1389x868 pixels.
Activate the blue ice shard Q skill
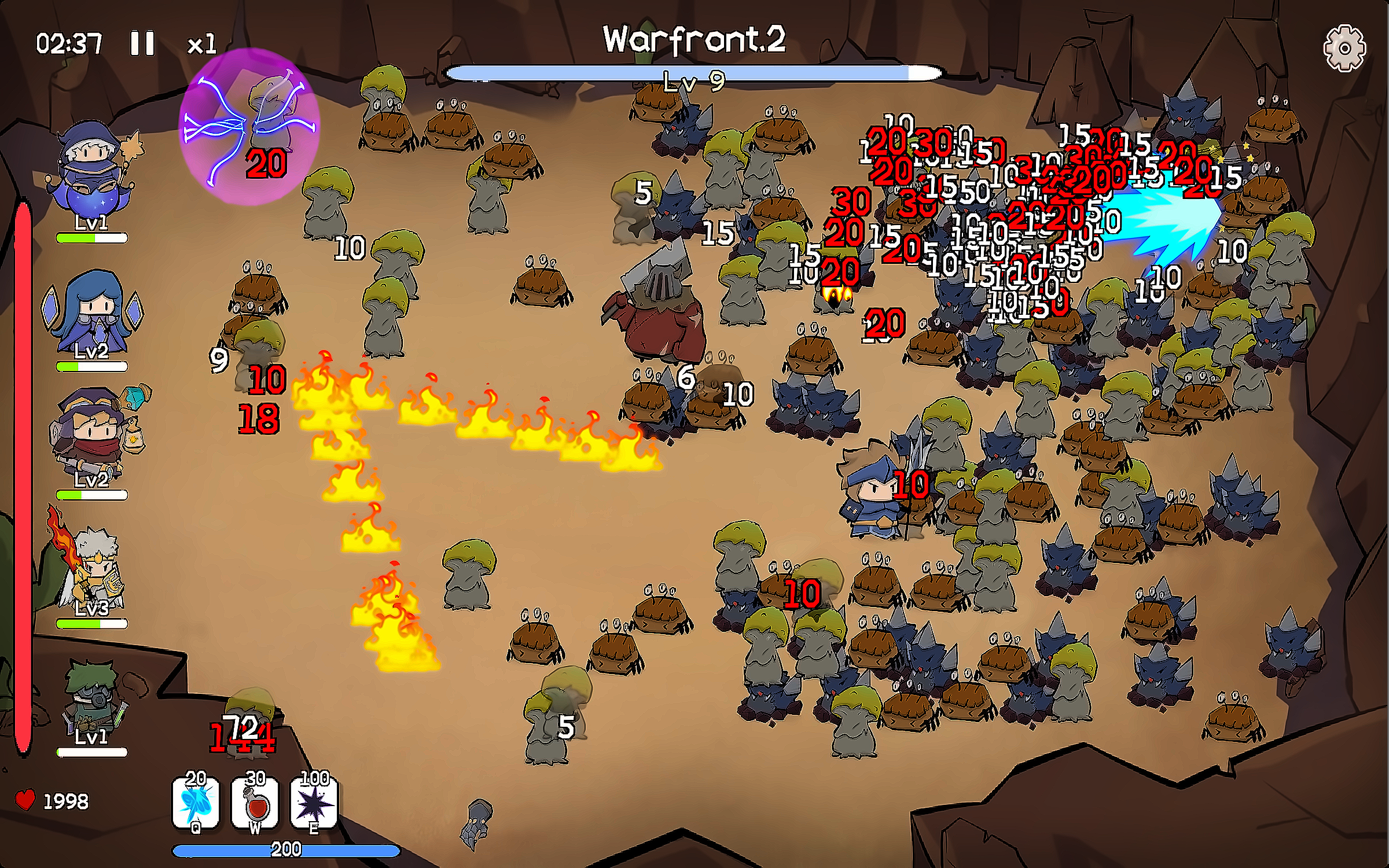coord(196,803)
